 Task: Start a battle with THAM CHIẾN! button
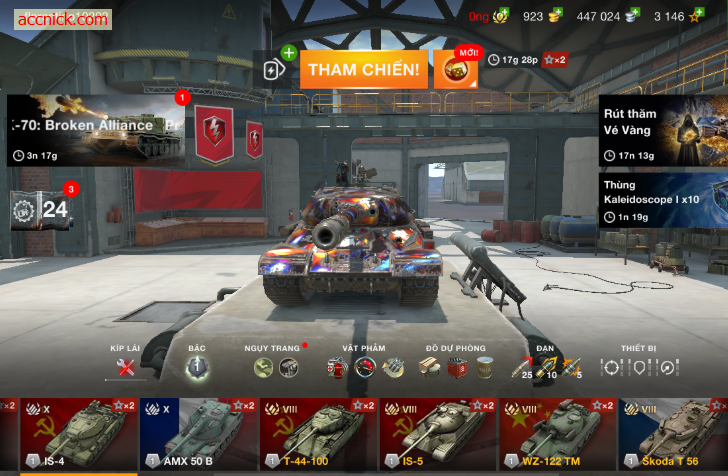click(363, 69)
